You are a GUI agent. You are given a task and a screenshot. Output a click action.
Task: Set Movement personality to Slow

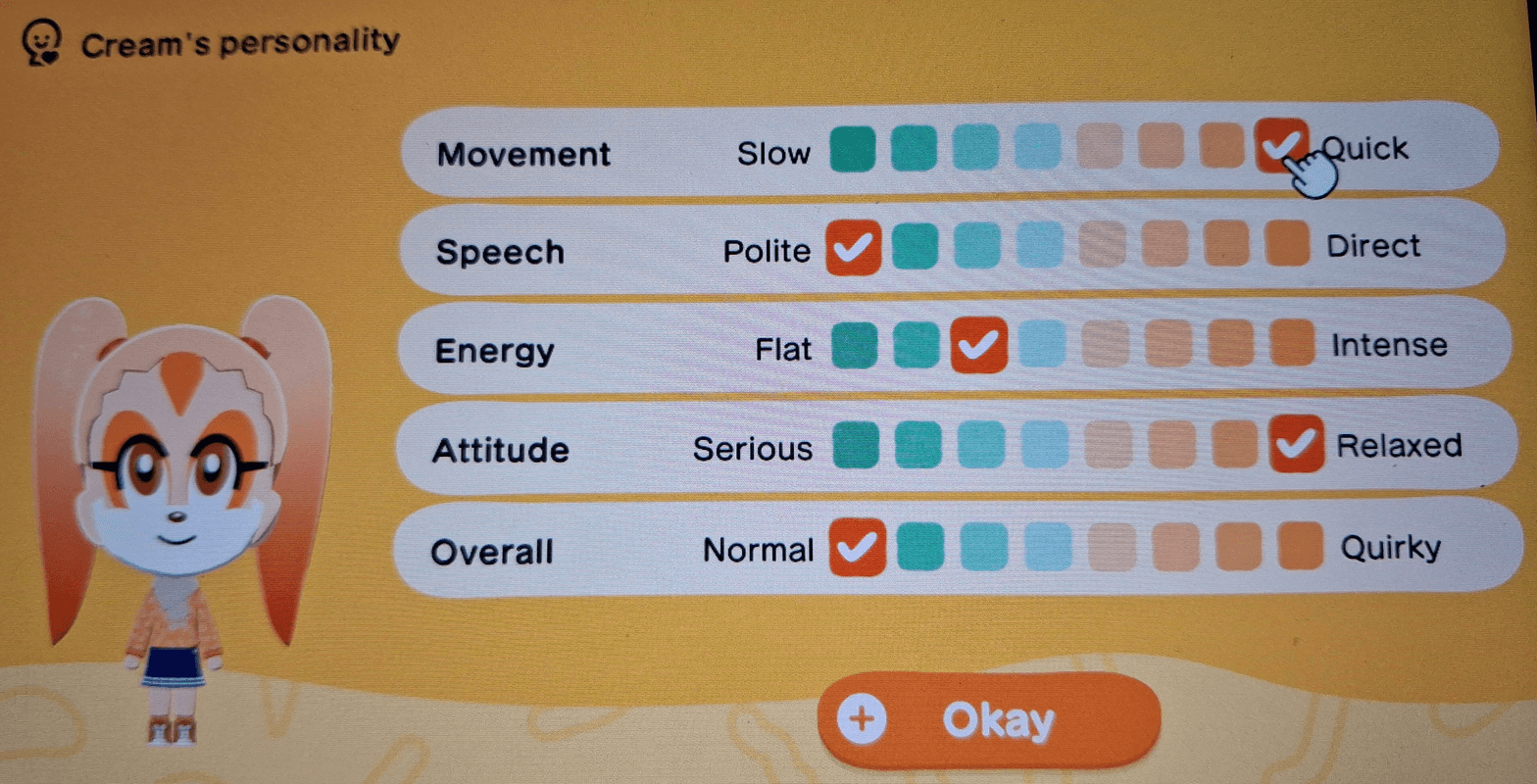pos(852,148)
